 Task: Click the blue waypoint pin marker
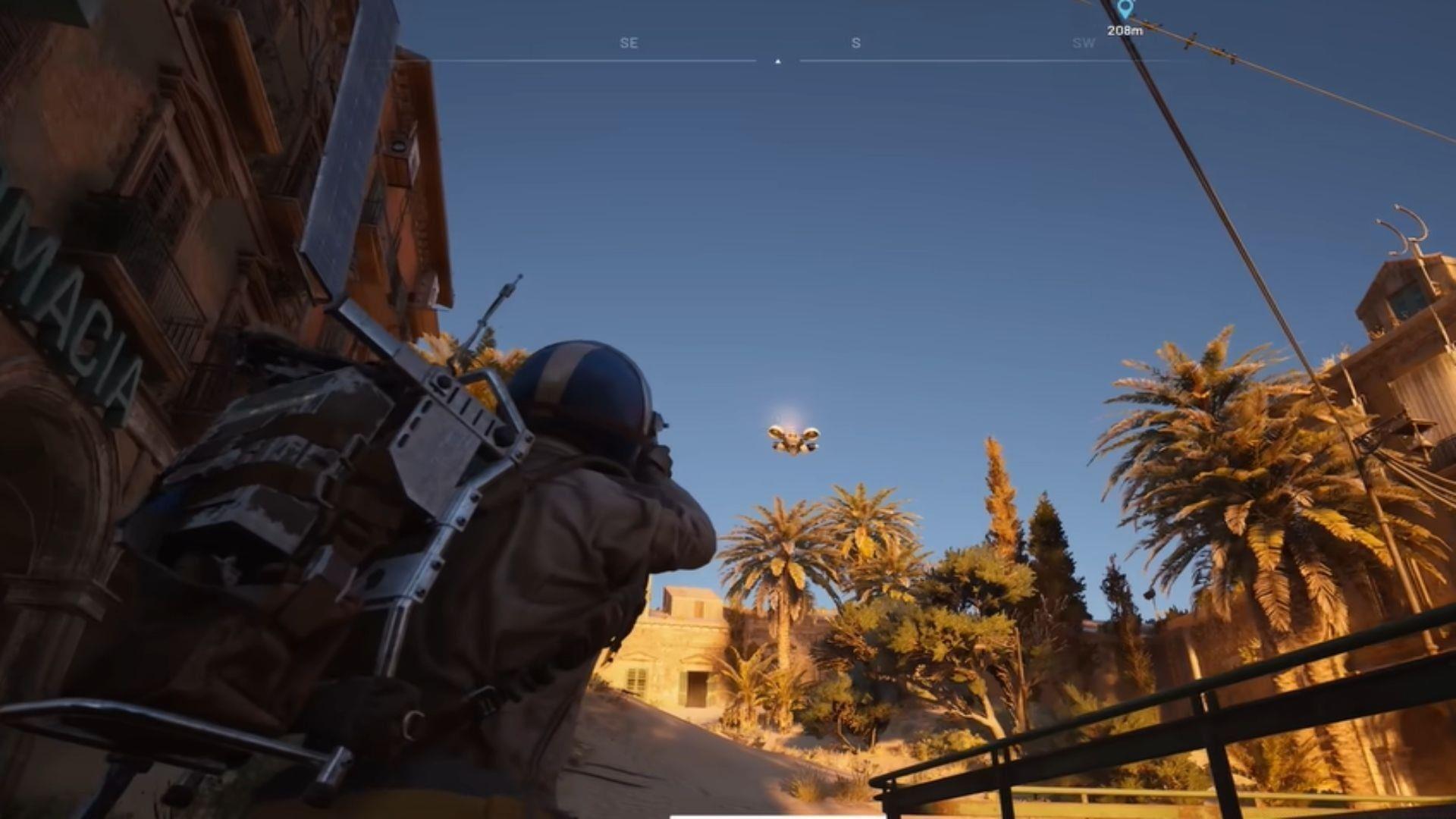pos(1125,11)
